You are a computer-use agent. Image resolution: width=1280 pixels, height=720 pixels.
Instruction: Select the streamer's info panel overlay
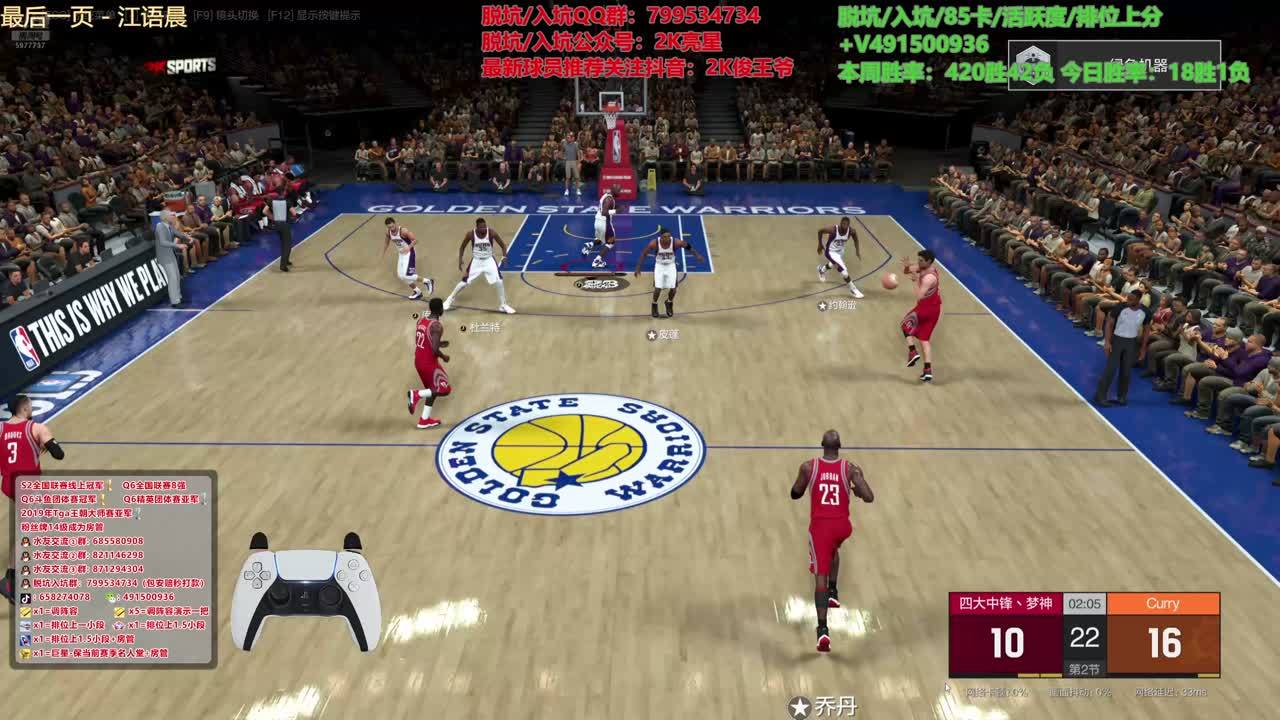coord(113,568)
